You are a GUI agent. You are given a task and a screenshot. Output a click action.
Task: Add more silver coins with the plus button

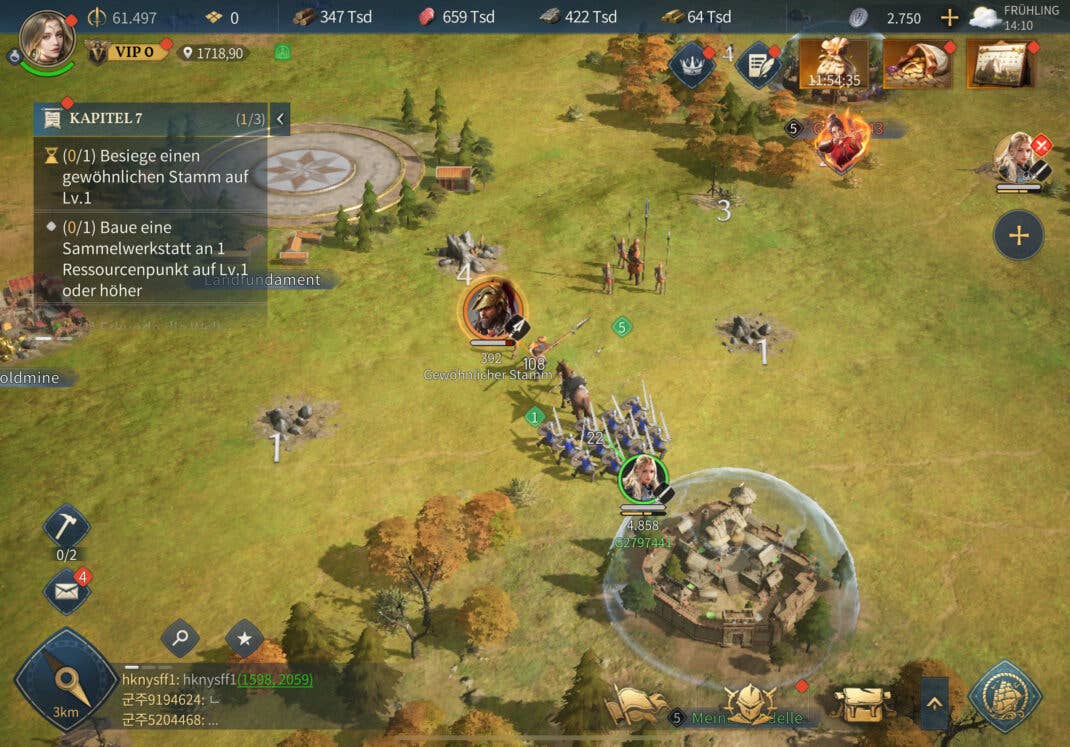(949, 17)
